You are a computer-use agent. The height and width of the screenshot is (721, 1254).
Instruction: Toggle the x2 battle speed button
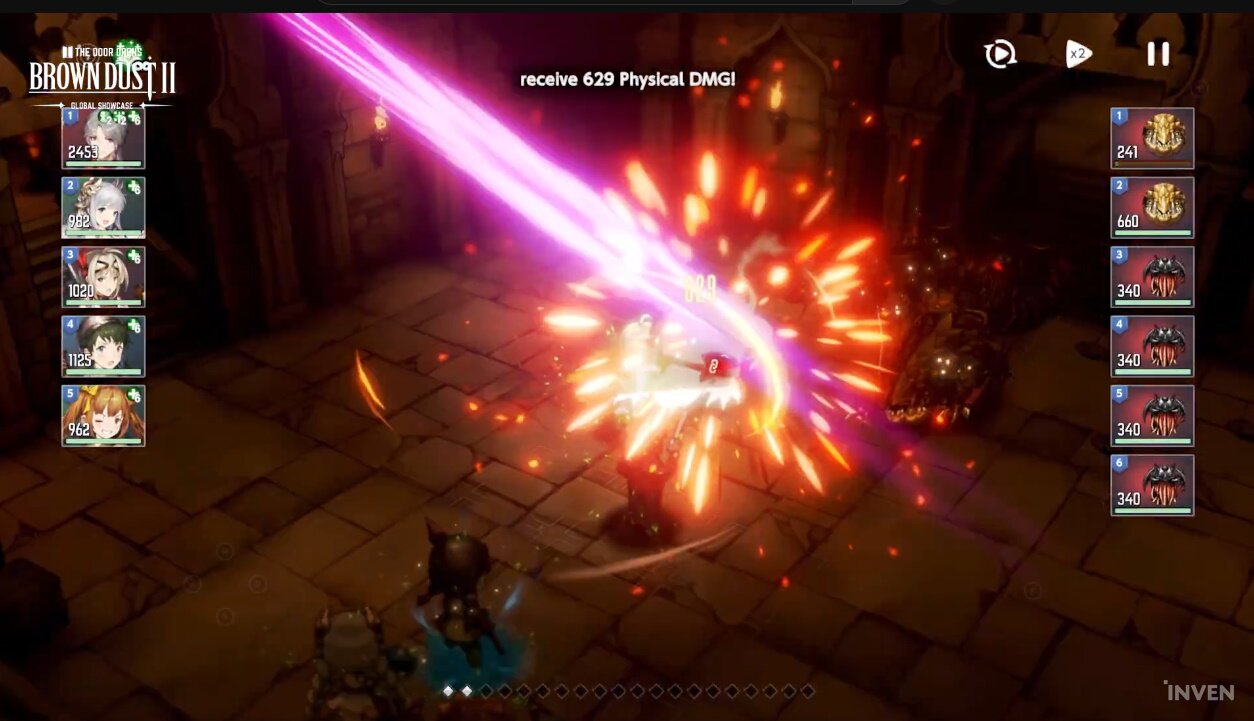pos(1077,54)
